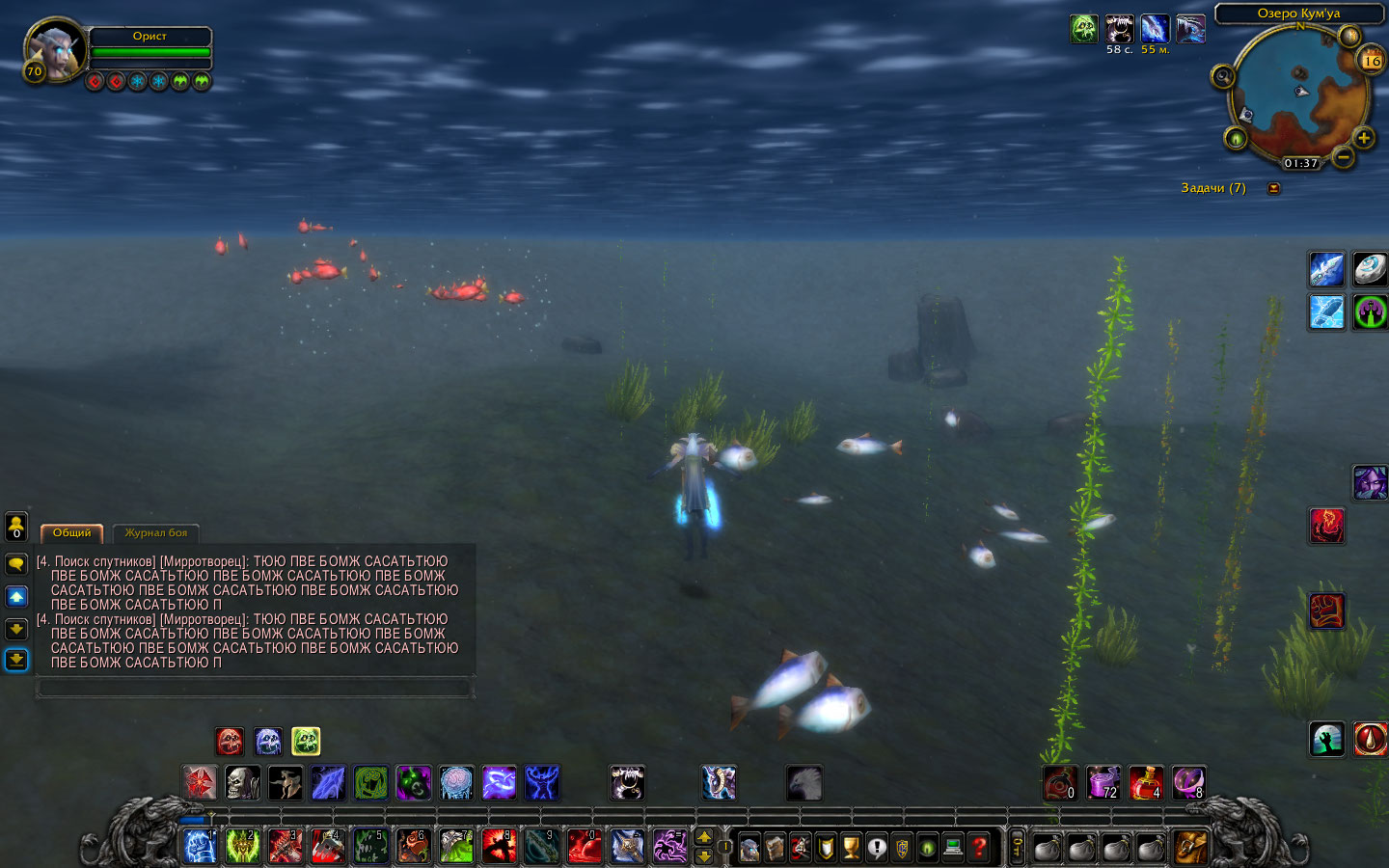Activate the skull ability on the action bar
This screenshot has width=1389, height=868.
click(x=242, y=782)
